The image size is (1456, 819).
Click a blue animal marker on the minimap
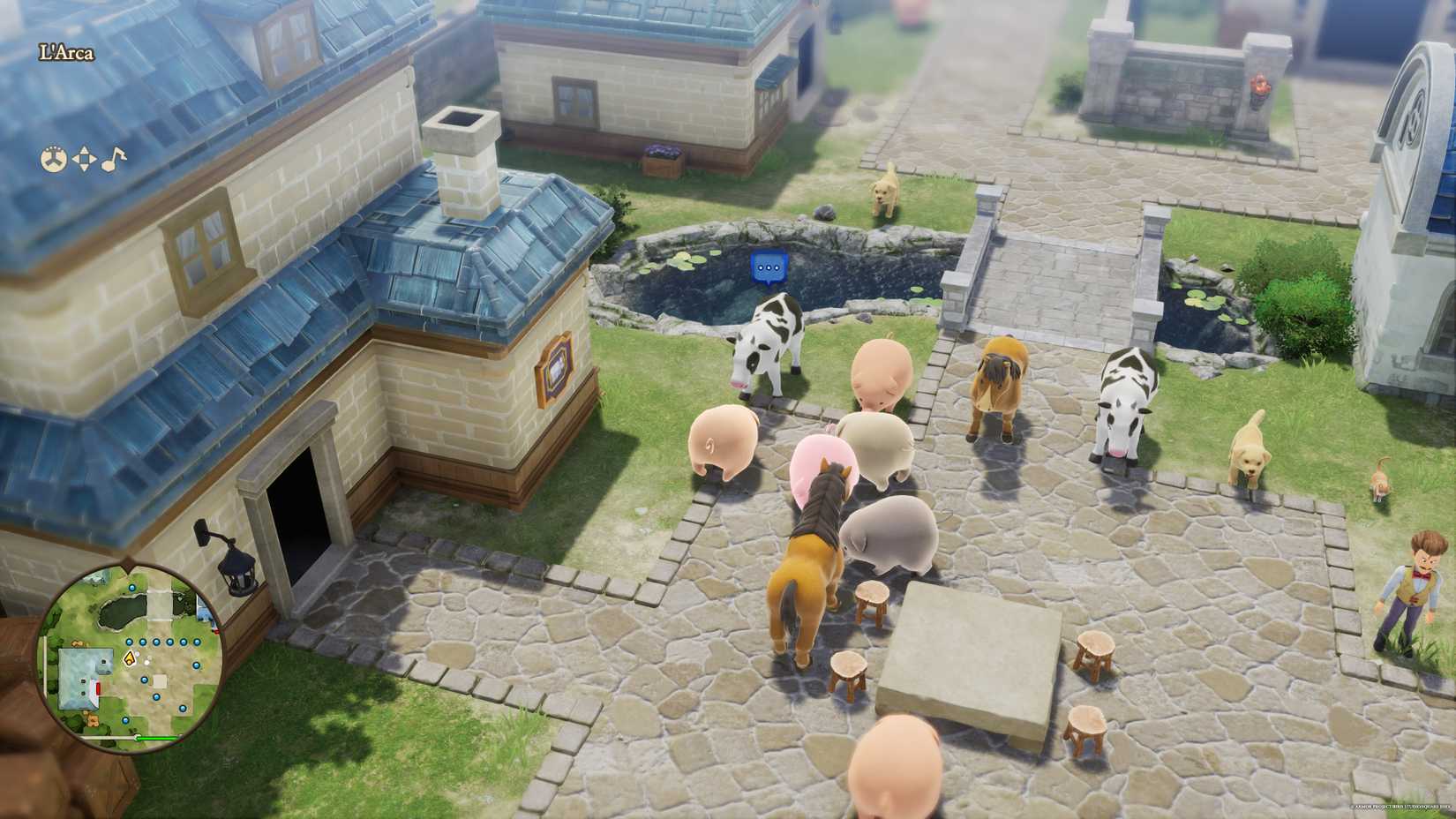[x=129, y=642]
